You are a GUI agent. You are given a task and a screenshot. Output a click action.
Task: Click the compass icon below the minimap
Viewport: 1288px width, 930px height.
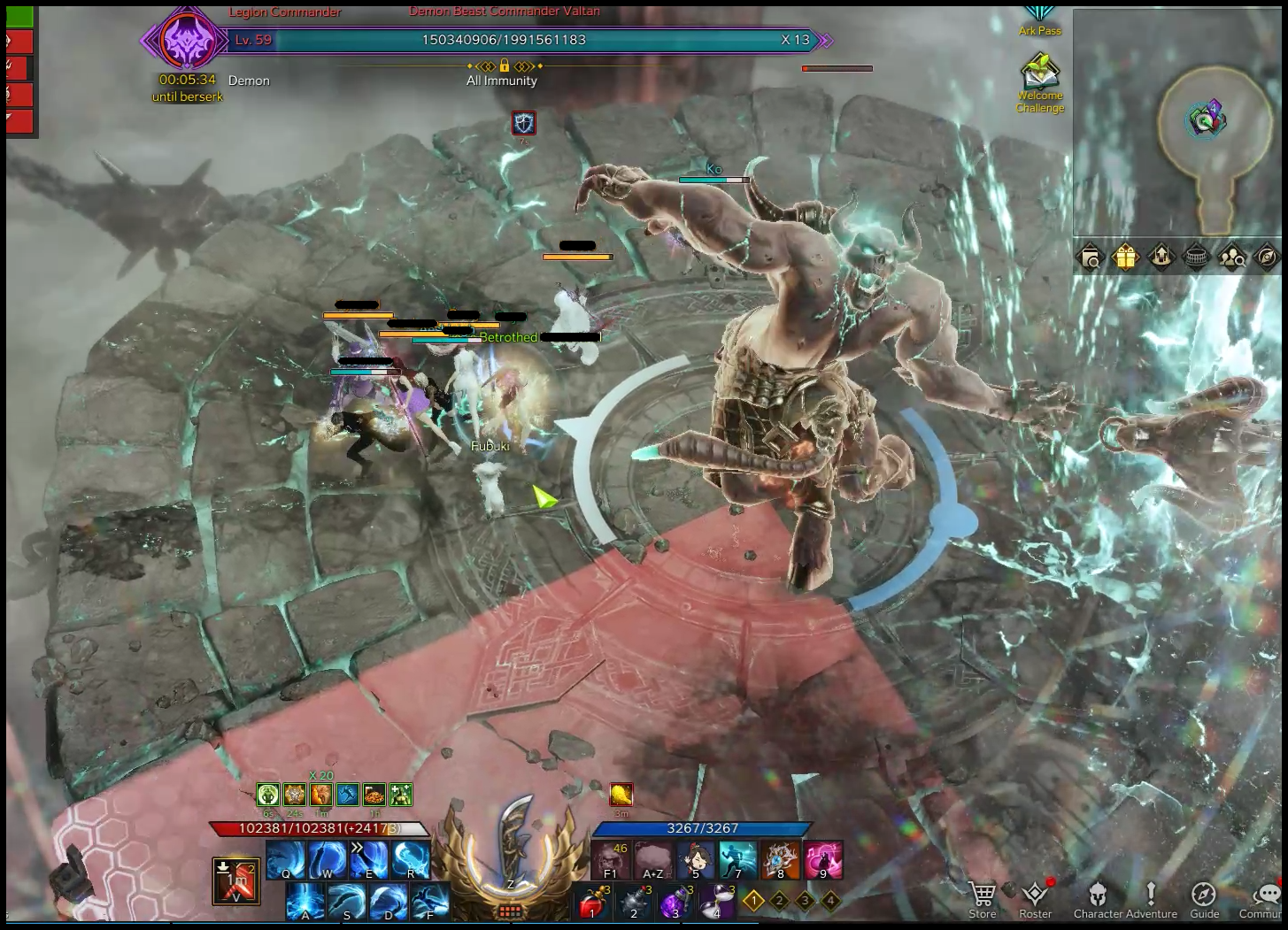point(1267,257)
